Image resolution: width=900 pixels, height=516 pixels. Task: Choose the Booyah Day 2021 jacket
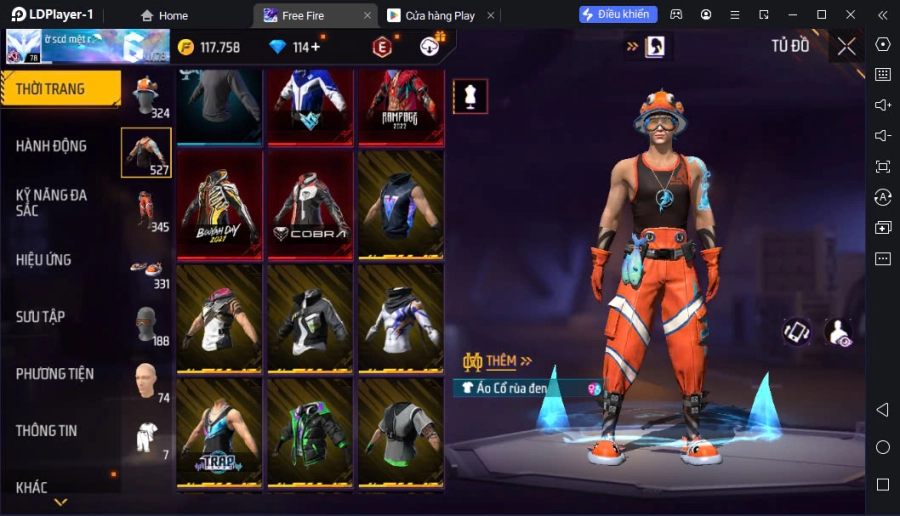click(x=220, y=205)
